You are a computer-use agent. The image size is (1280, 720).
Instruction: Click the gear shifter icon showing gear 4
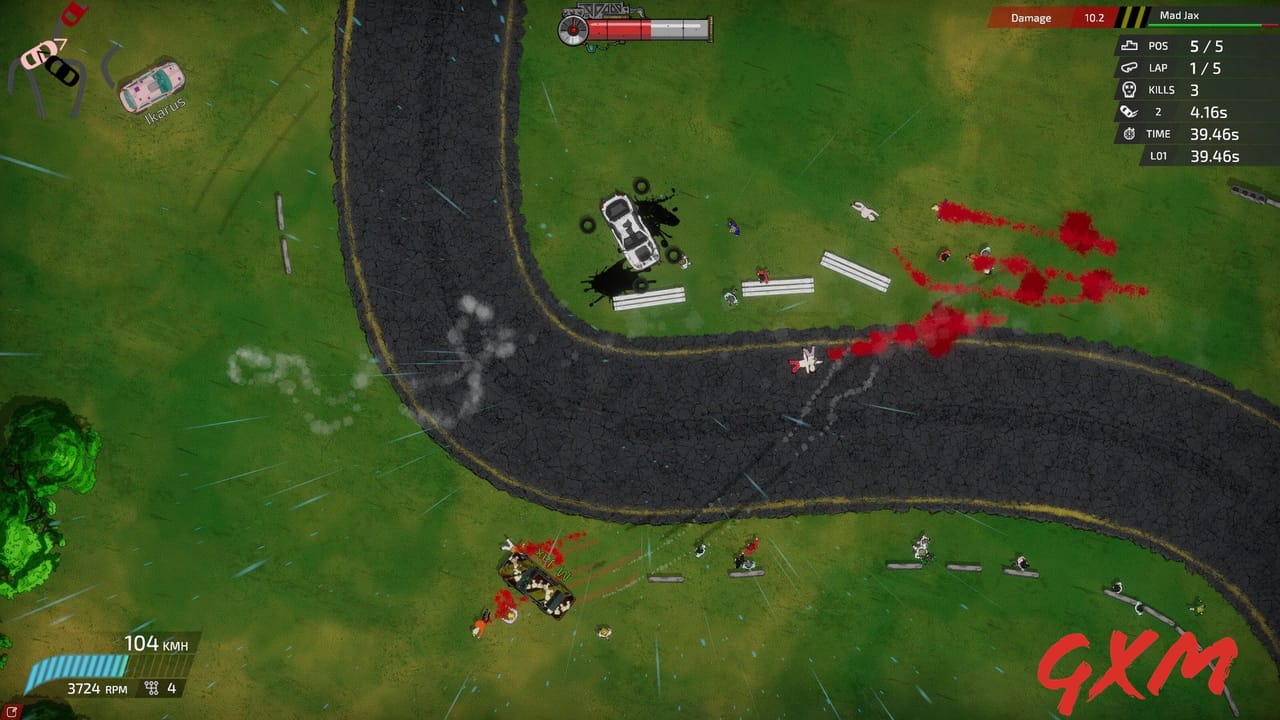pyautogui.click(x=150, y=687)
